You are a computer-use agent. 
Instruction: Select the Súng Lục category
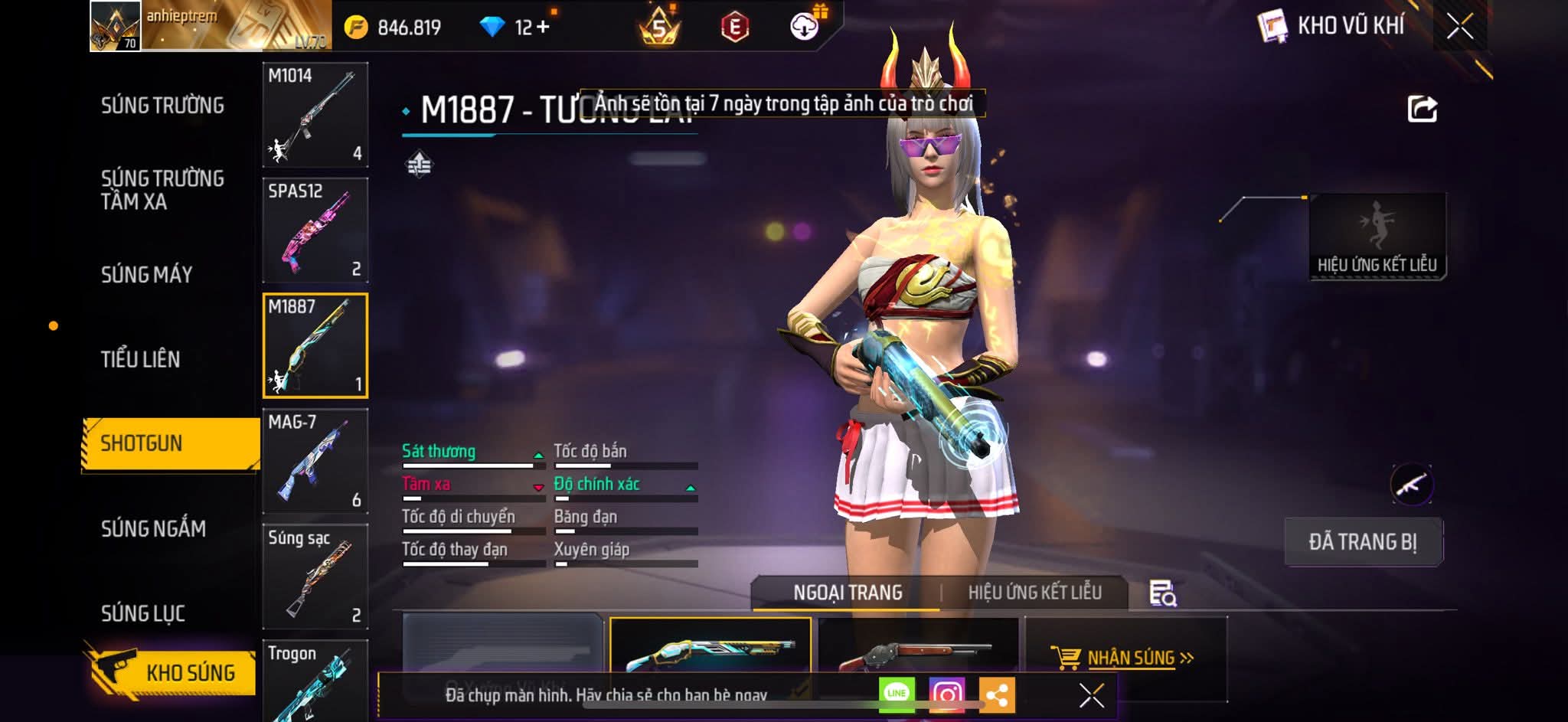coord(143,613)
